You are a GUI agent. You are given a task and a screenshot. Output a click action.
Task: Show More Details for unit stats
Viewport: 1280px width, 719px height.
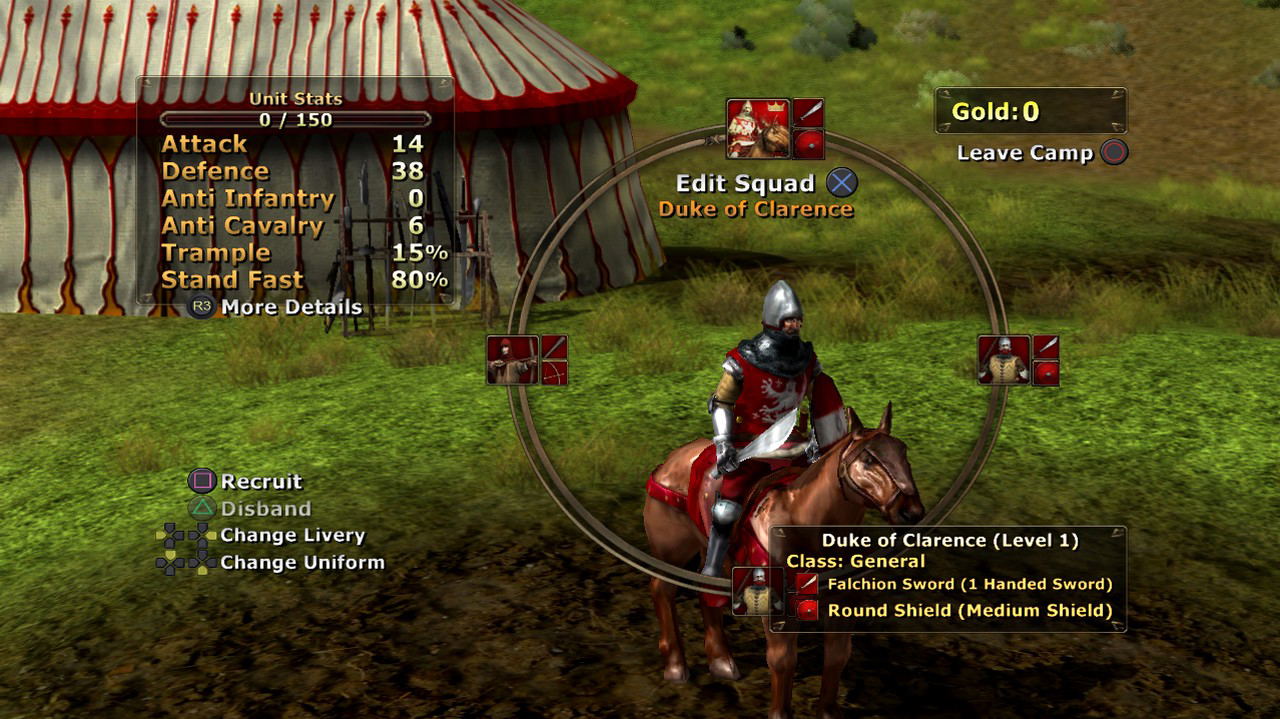coord(290,307)
